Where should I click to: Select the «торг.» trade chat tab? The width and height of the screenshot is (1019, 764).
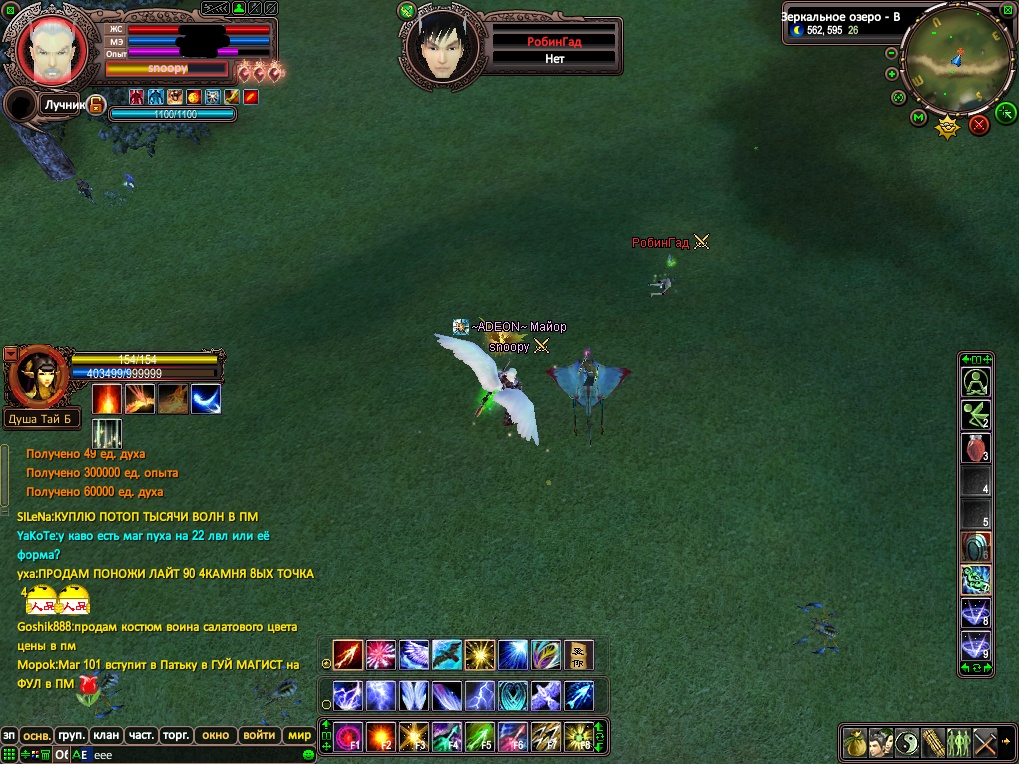176,735
